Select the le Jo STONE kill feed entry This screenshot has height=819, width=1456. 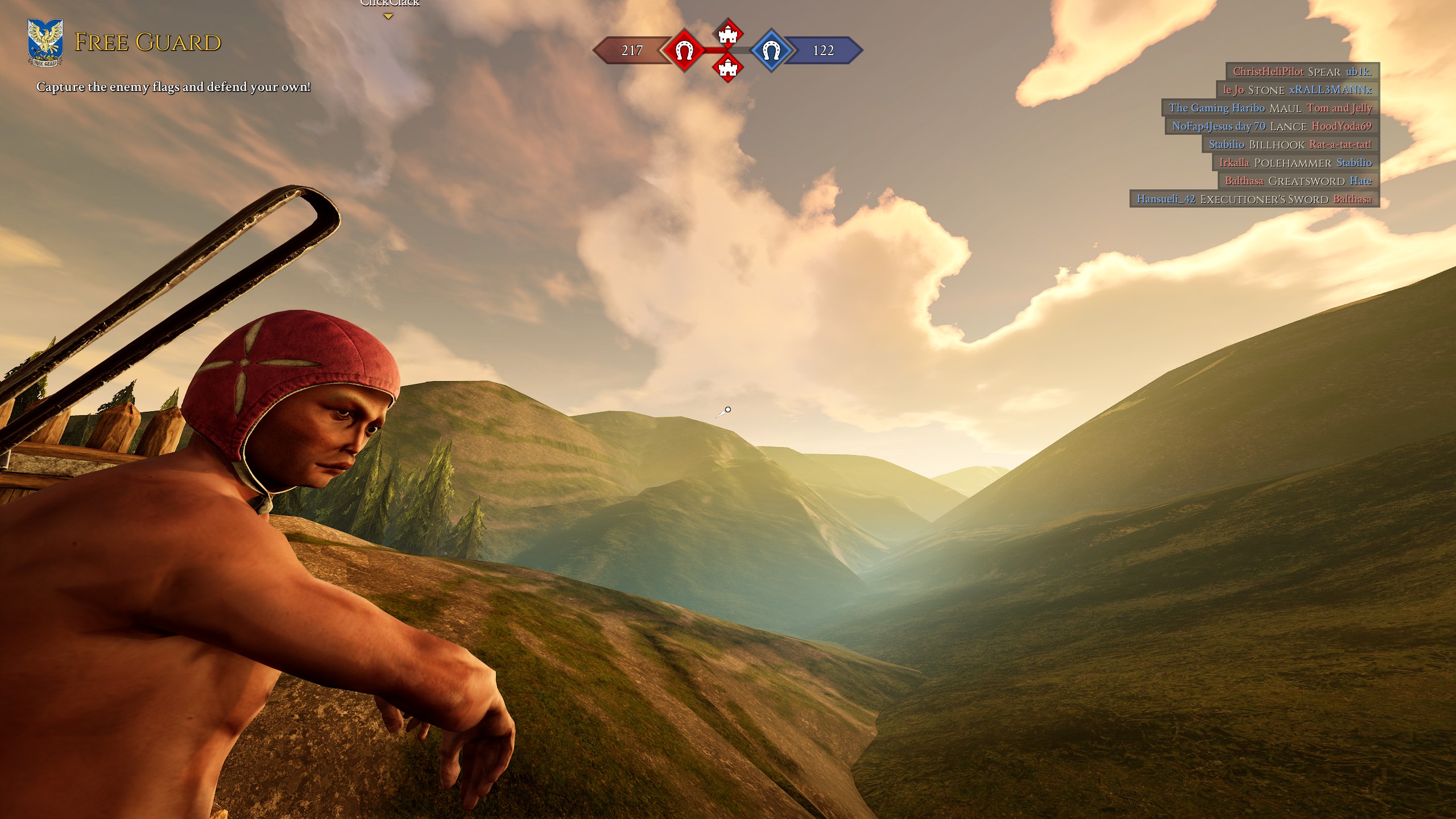[x=1298, y=90]
